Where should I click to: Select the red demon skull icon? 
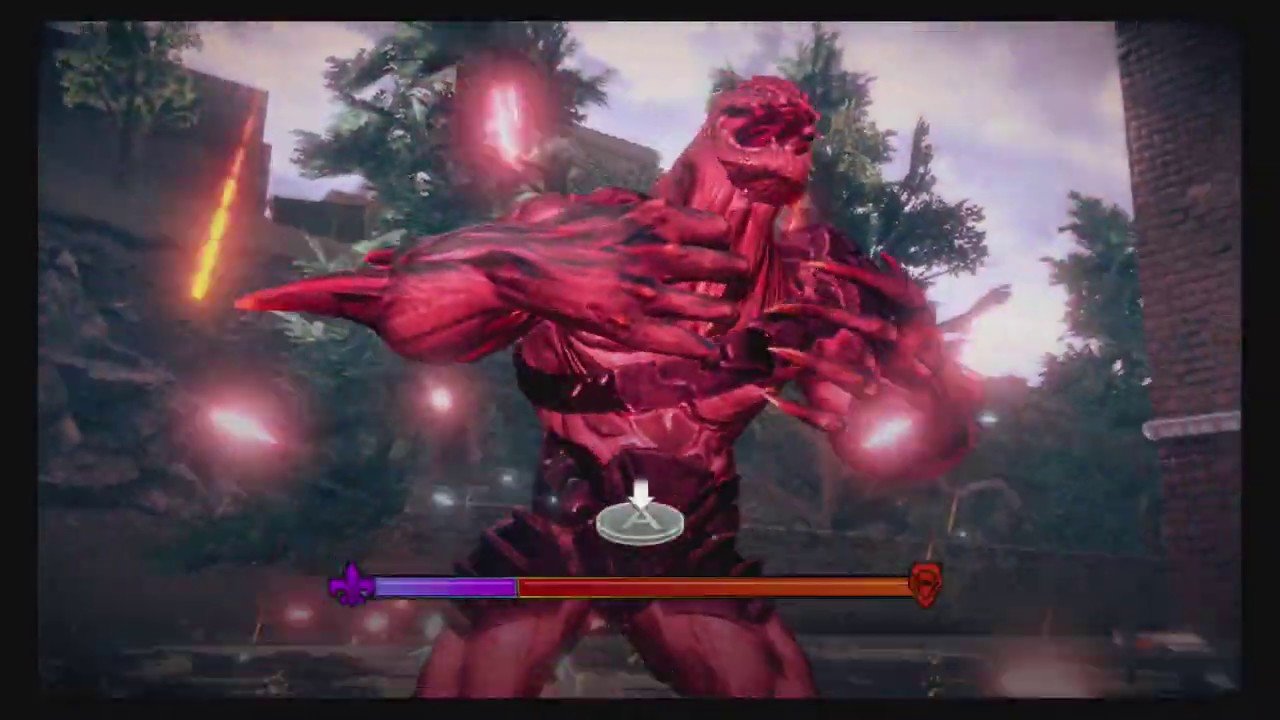pyautogui.click(x=924, y=585)
